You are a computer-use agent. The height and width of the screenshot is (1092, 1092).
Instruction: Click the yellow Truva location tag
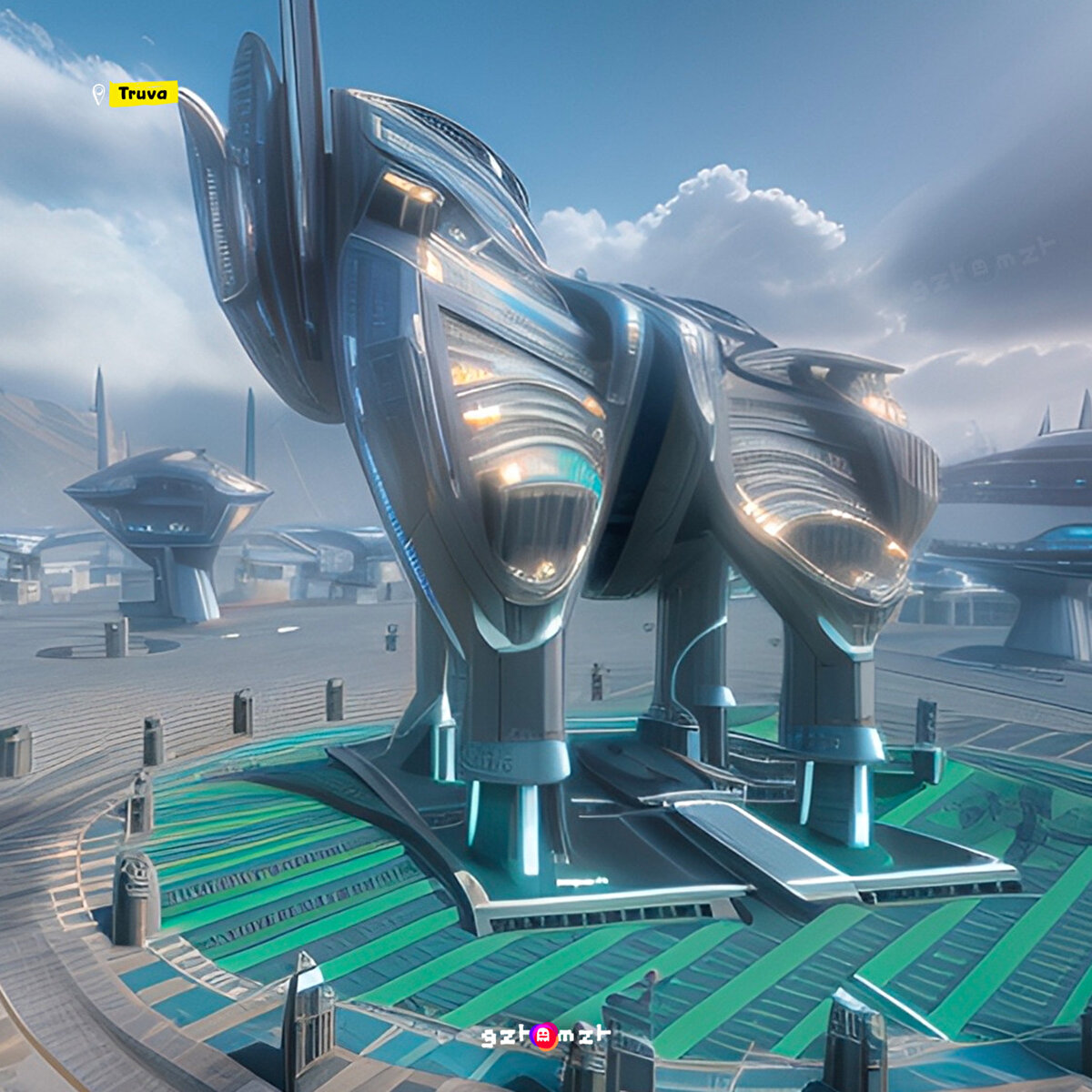click(143, 94)
